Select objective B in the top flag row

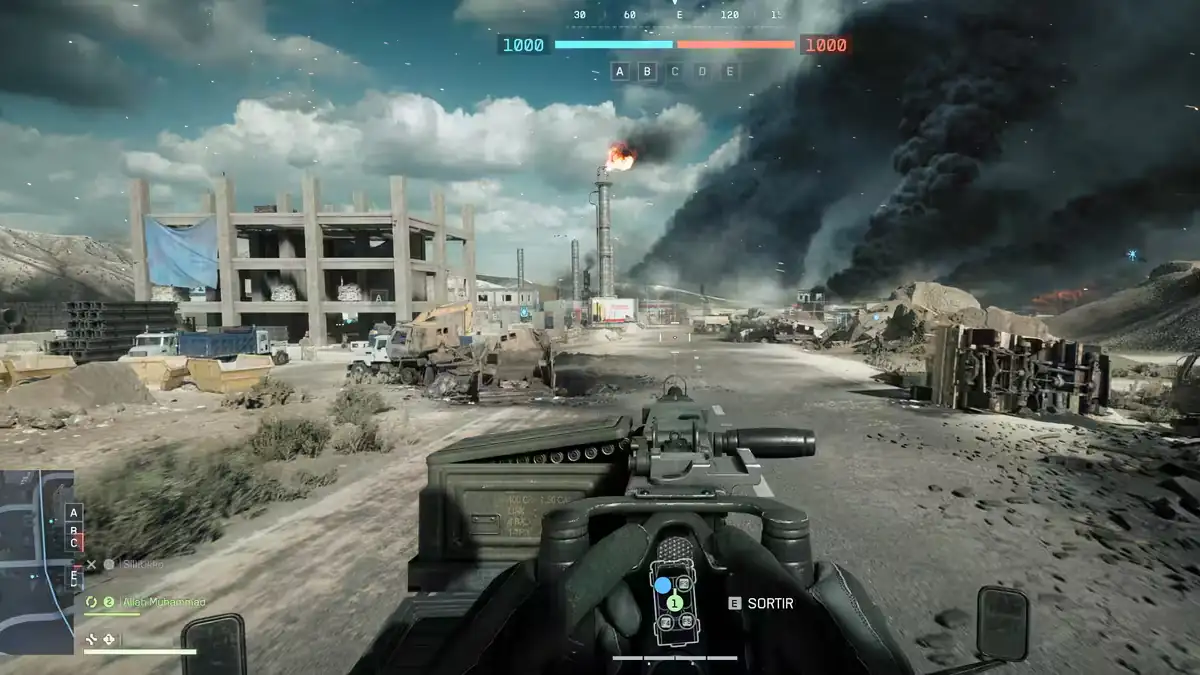(x=647, y=71)
